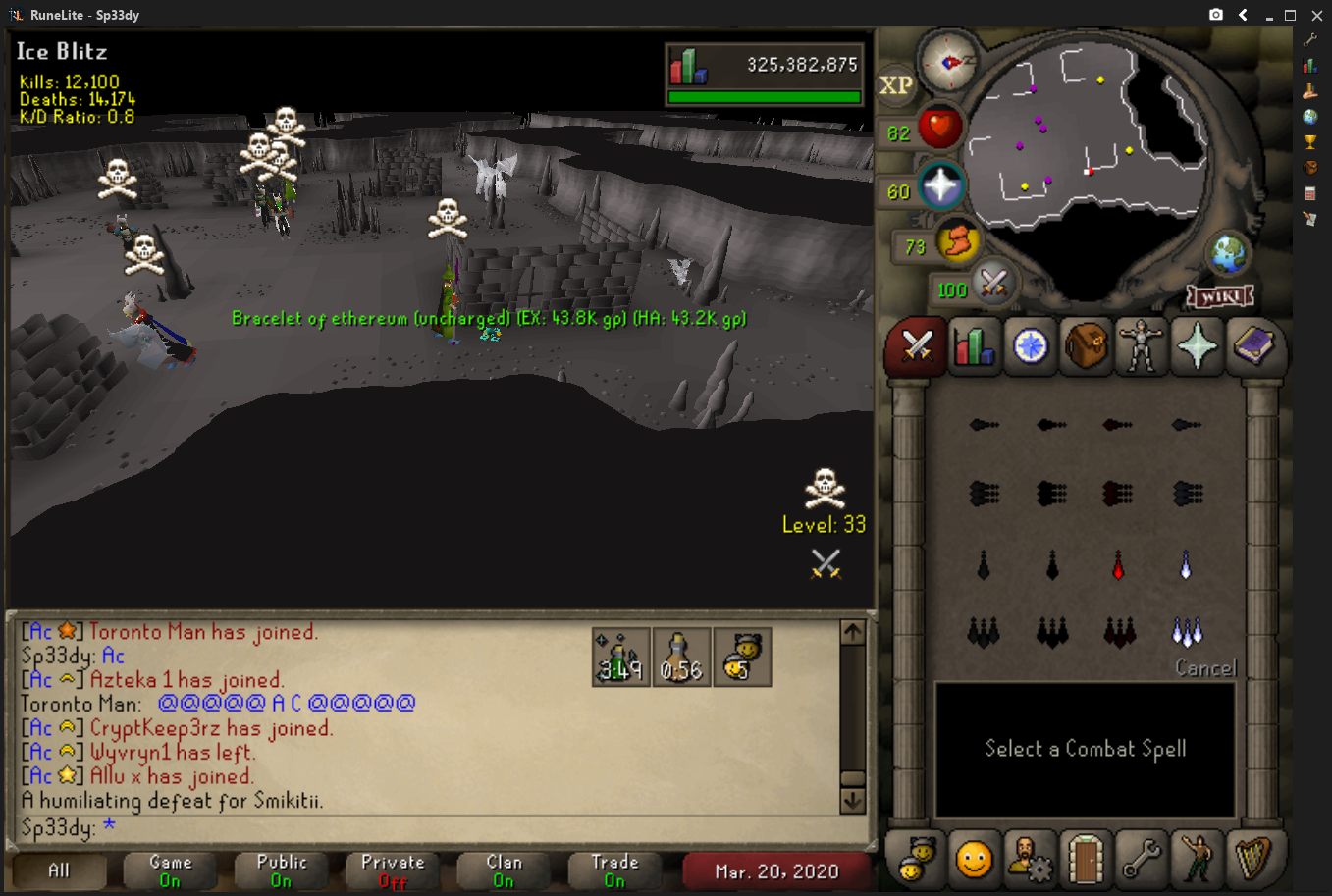Activate quick prayers orb

[x=940, y=186]
